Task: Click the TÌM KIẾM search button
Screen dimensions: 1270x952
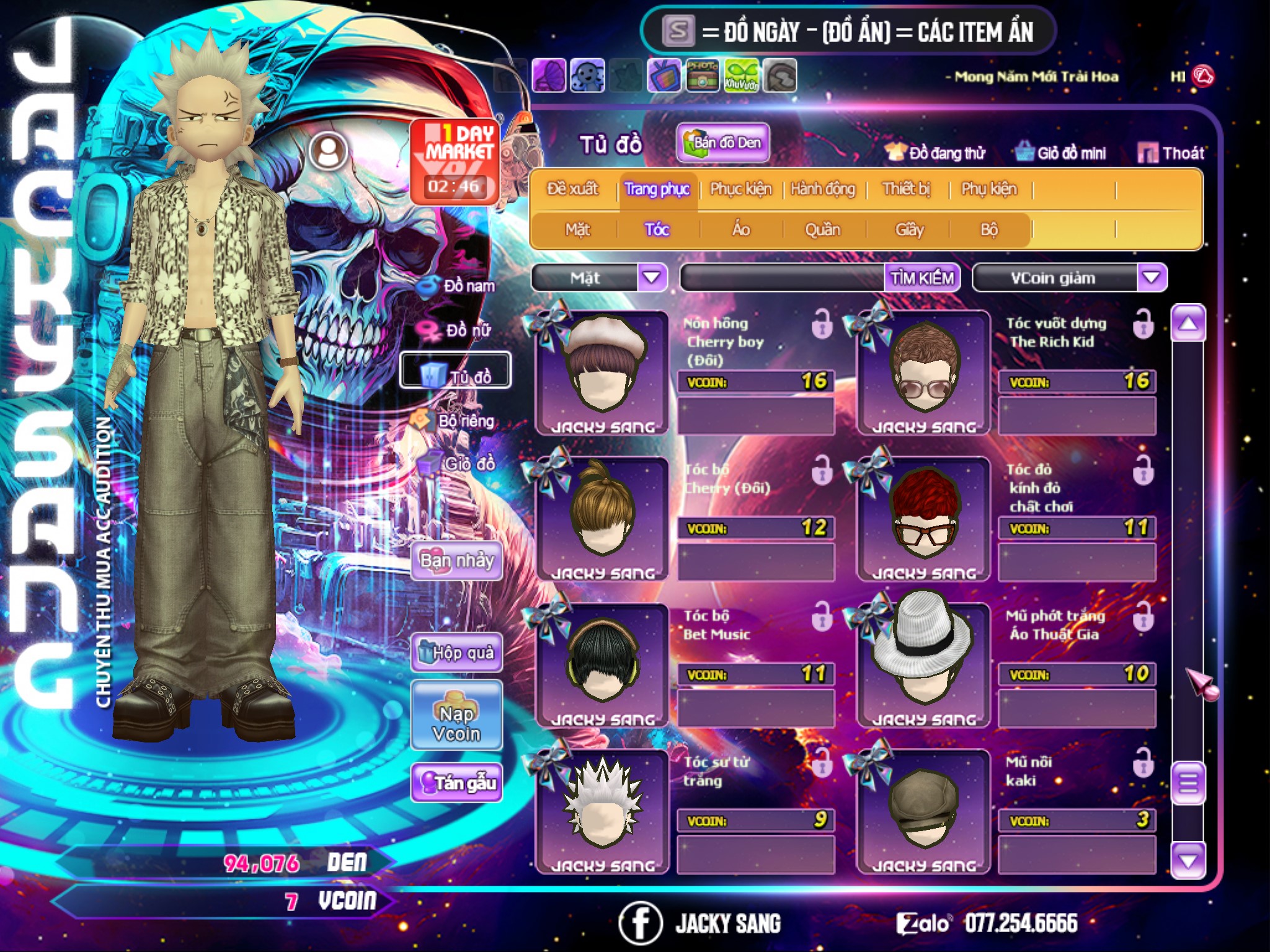Action: (922, 278)
